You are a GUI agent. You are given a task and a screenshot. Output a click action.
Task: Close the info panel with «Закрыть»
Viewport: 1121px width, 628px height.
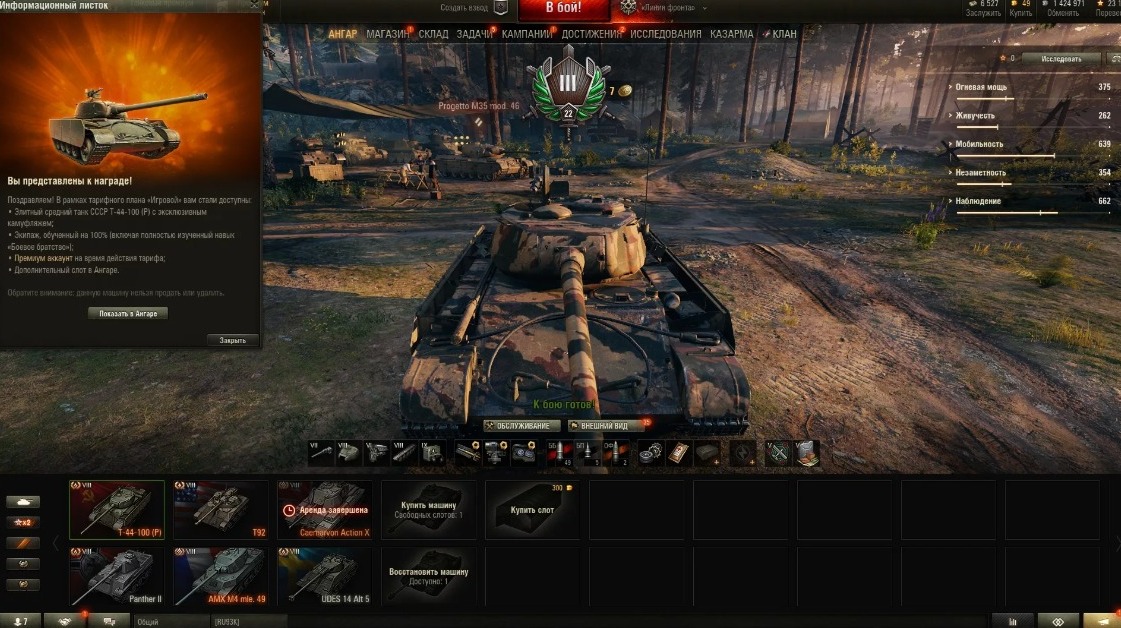coord(232,340)
